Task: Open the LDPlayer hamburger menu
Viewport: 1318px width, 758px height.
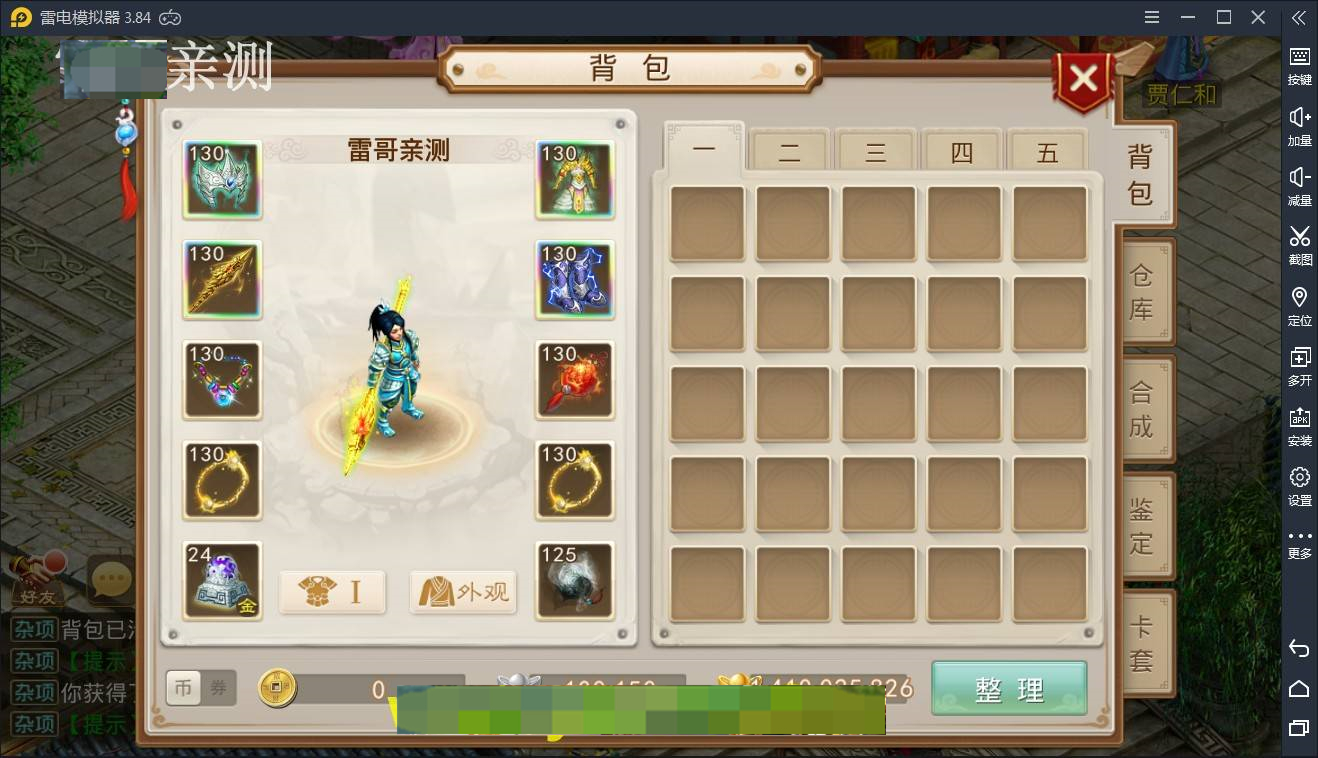Action: (x=1151, y=17)
